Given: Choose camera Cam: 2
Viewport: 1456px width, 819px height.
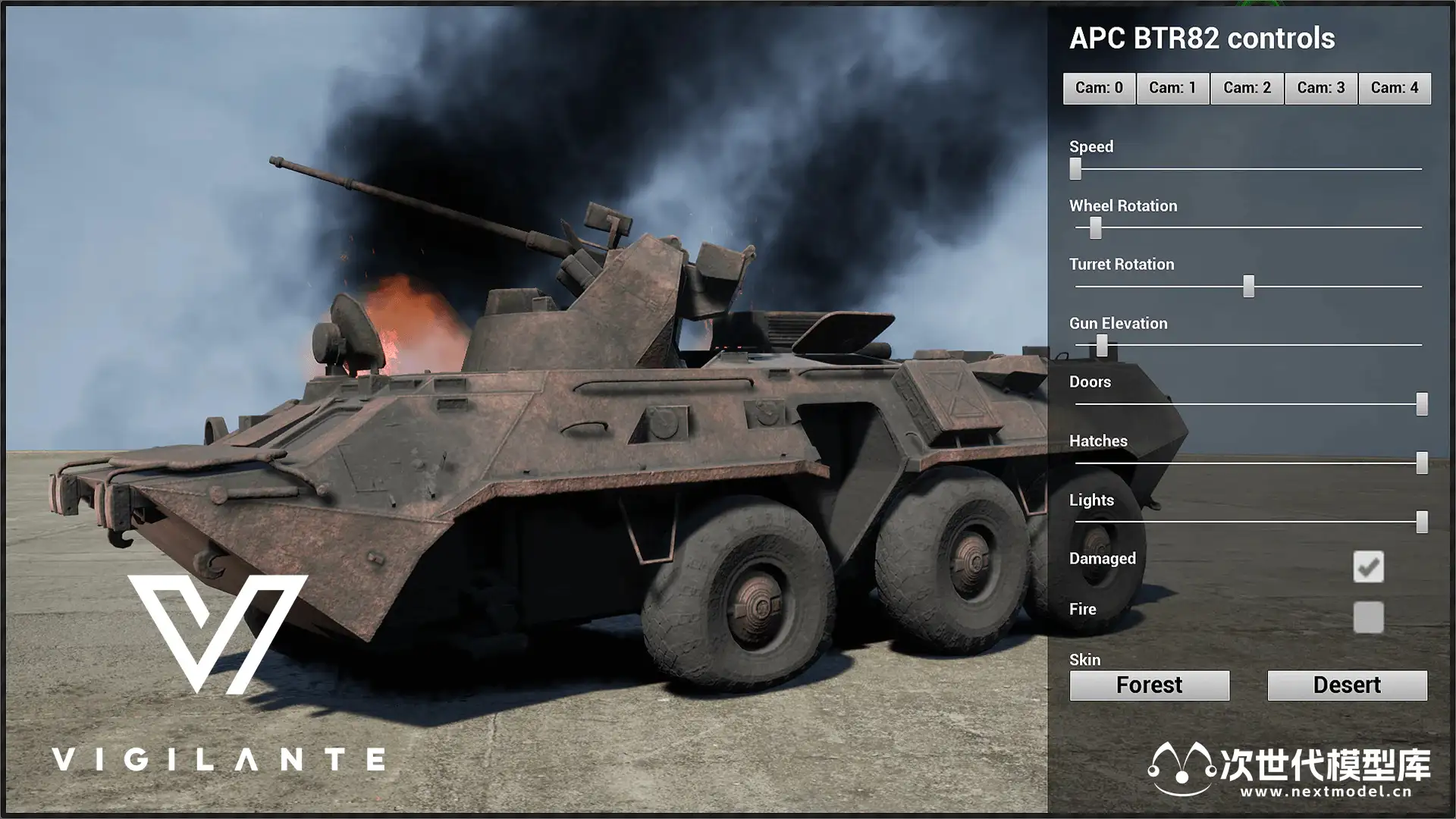Looking at the screenshot, I should point(1247,88).
